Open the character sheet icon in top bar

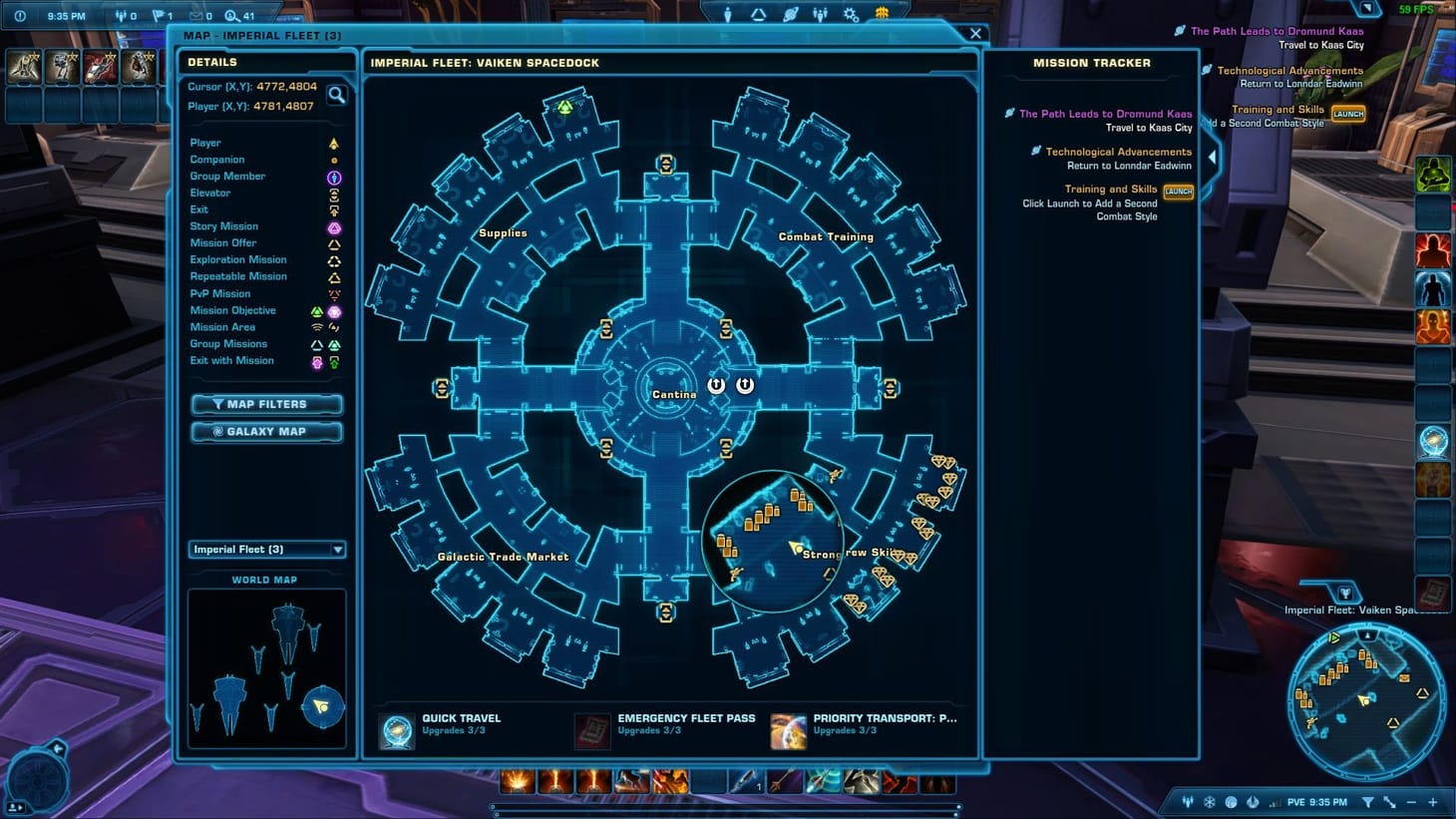728,12
